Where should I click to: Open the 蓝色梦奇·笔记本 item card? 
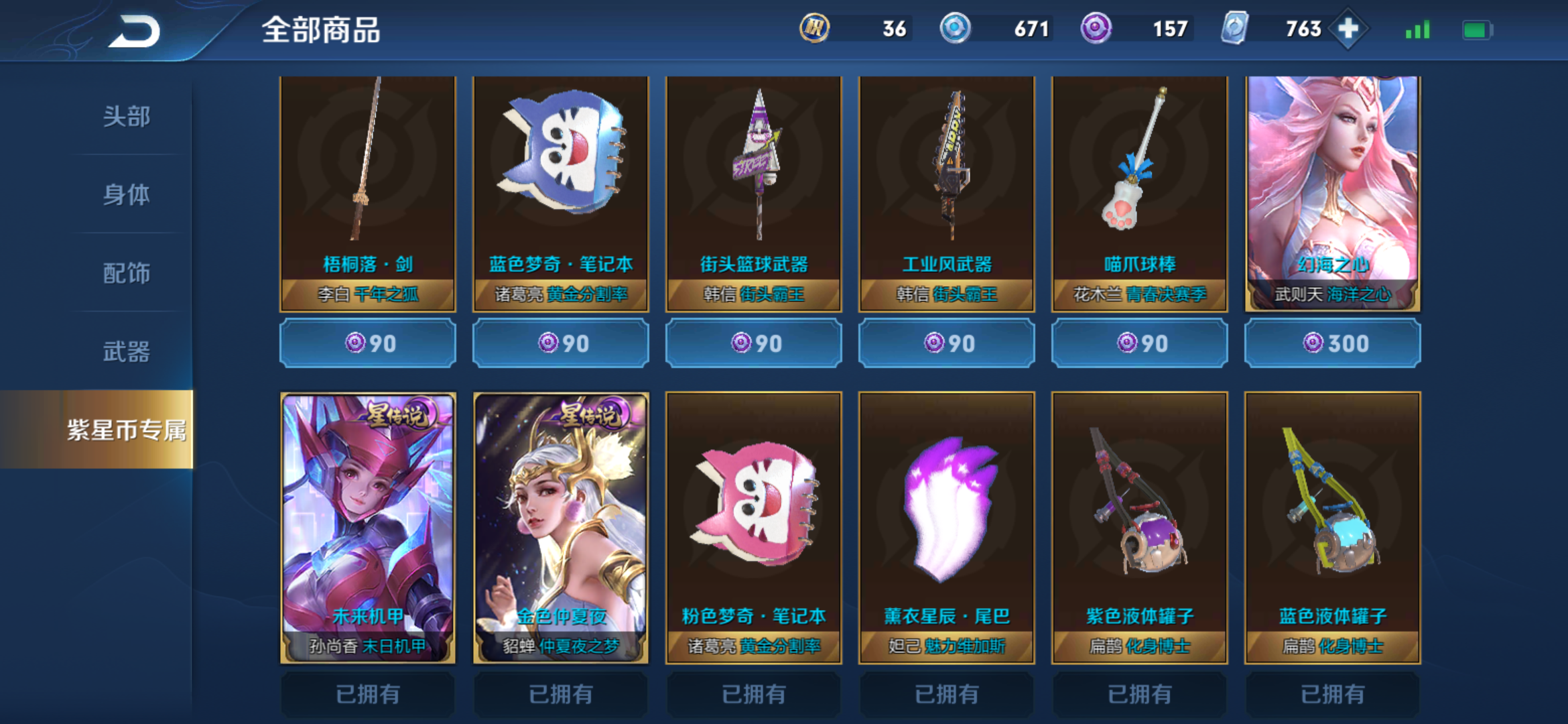coord(561,193)
